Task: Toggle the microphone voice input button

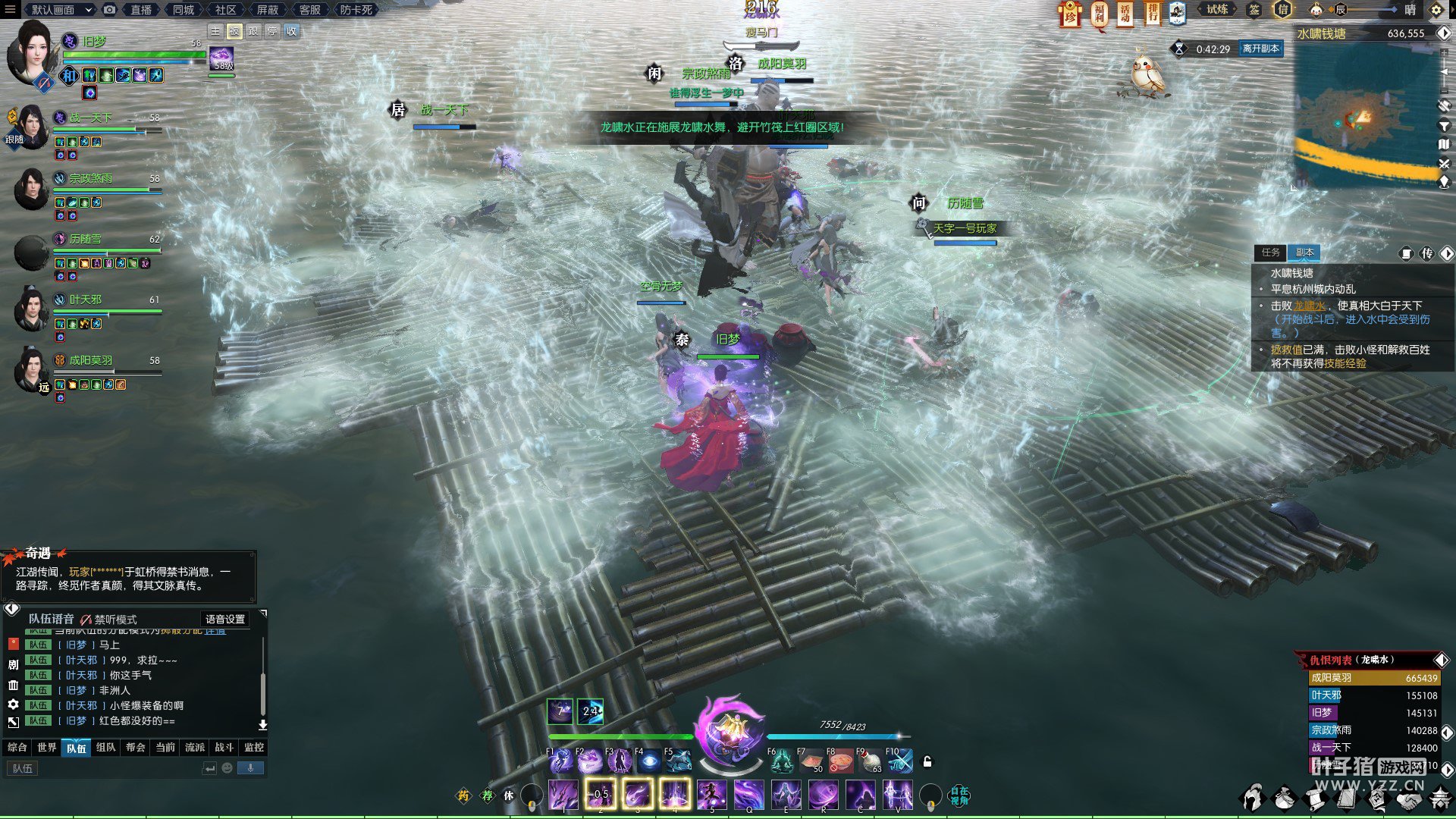Action: point(250,769)
